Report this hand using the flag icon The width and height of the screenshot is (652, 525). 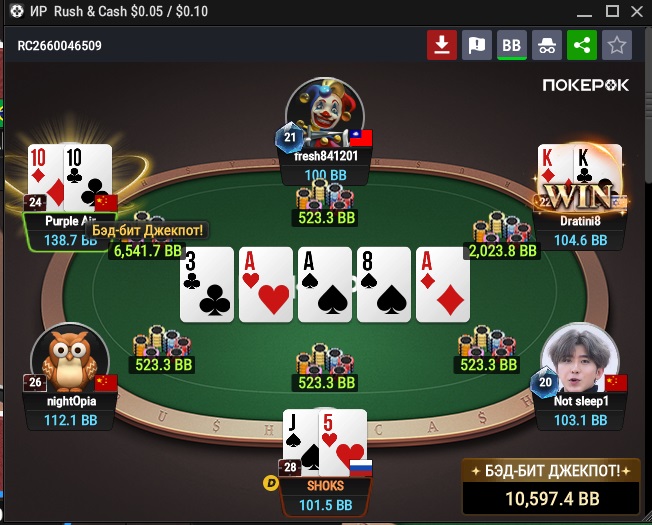coord(477,45)
